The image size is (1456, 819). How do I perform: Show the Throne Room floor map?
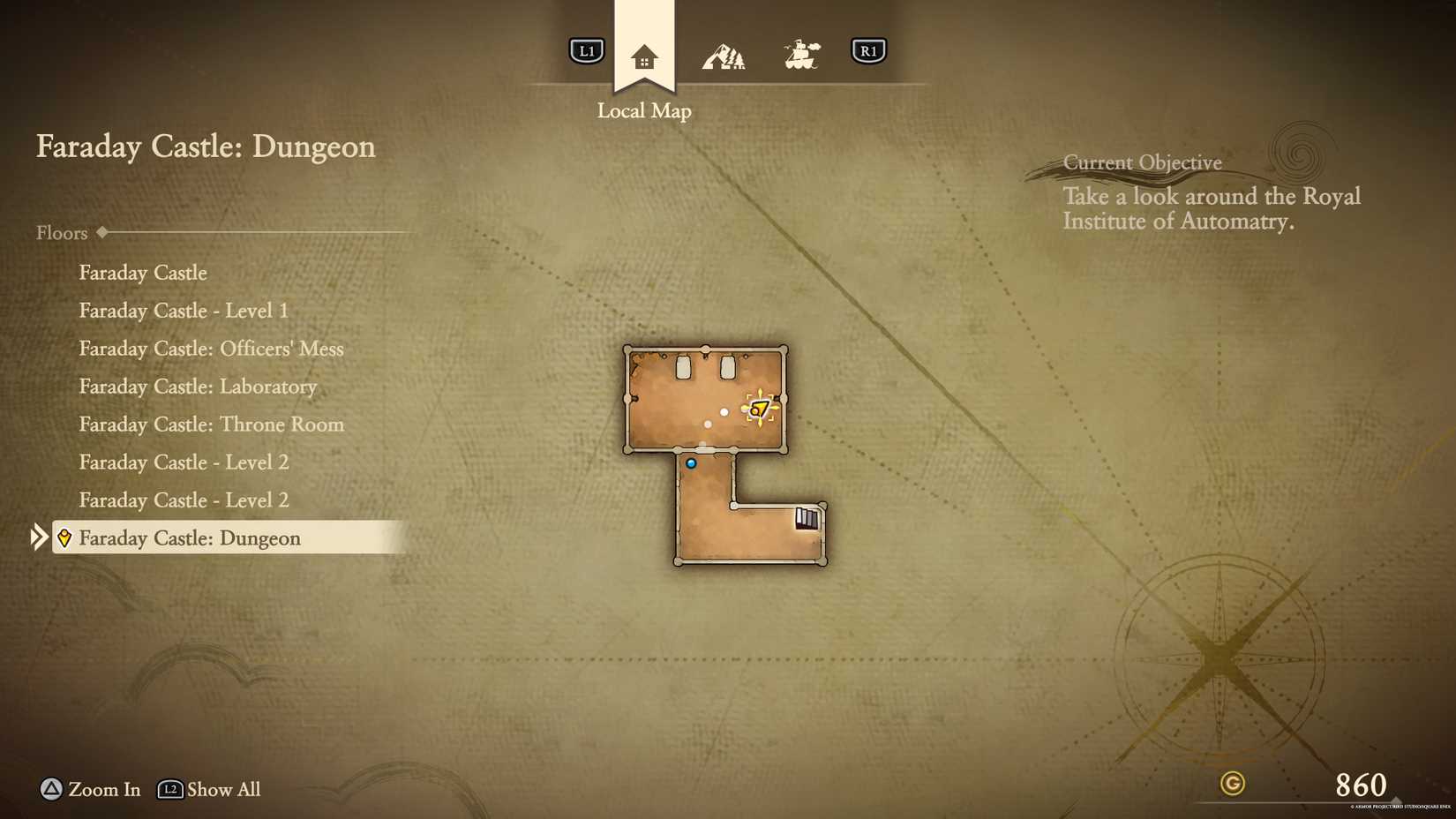coord(211,425)
